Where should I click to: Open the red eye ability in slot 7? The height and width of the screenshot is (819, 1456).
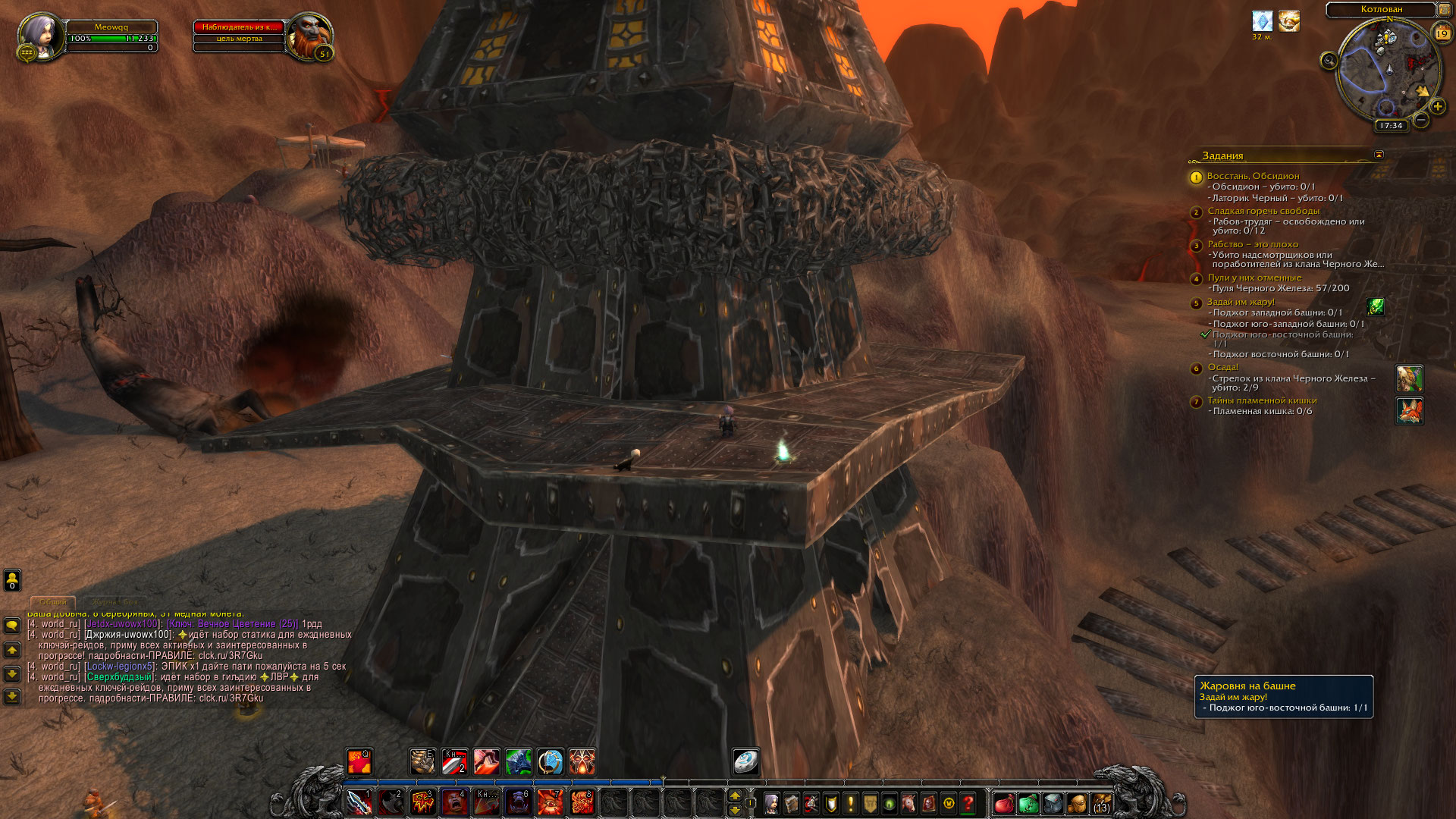click(x=550, y=802)
